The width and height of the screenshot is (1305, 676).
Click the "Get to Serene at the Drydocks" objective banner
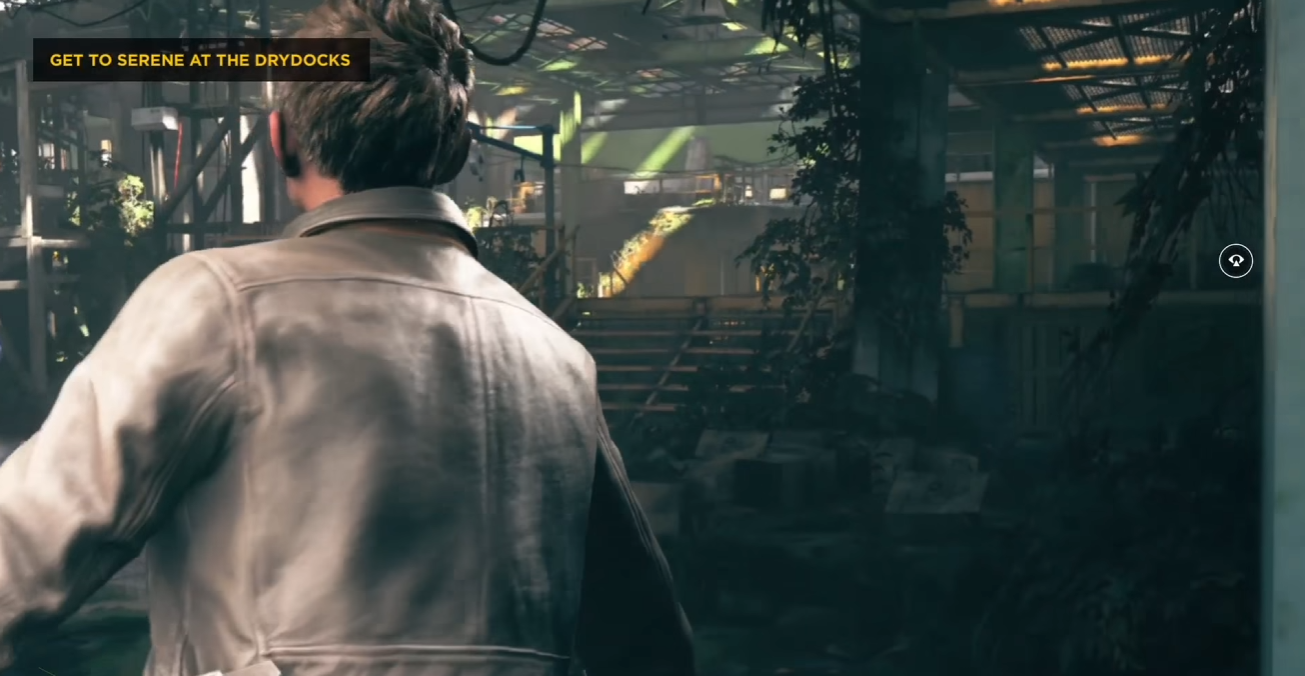coord(200,60)
